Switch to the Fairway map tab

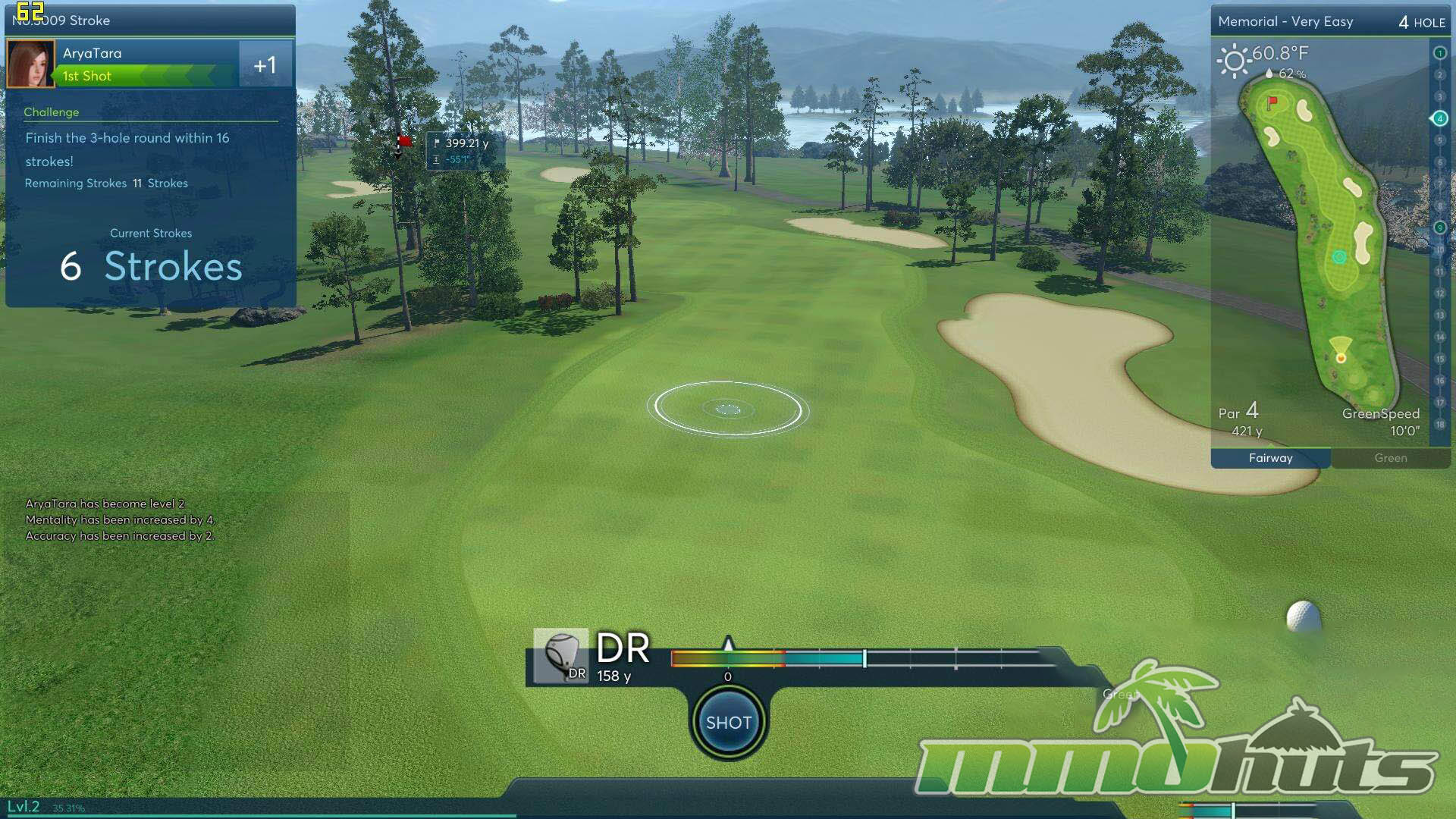point(1270,458)
